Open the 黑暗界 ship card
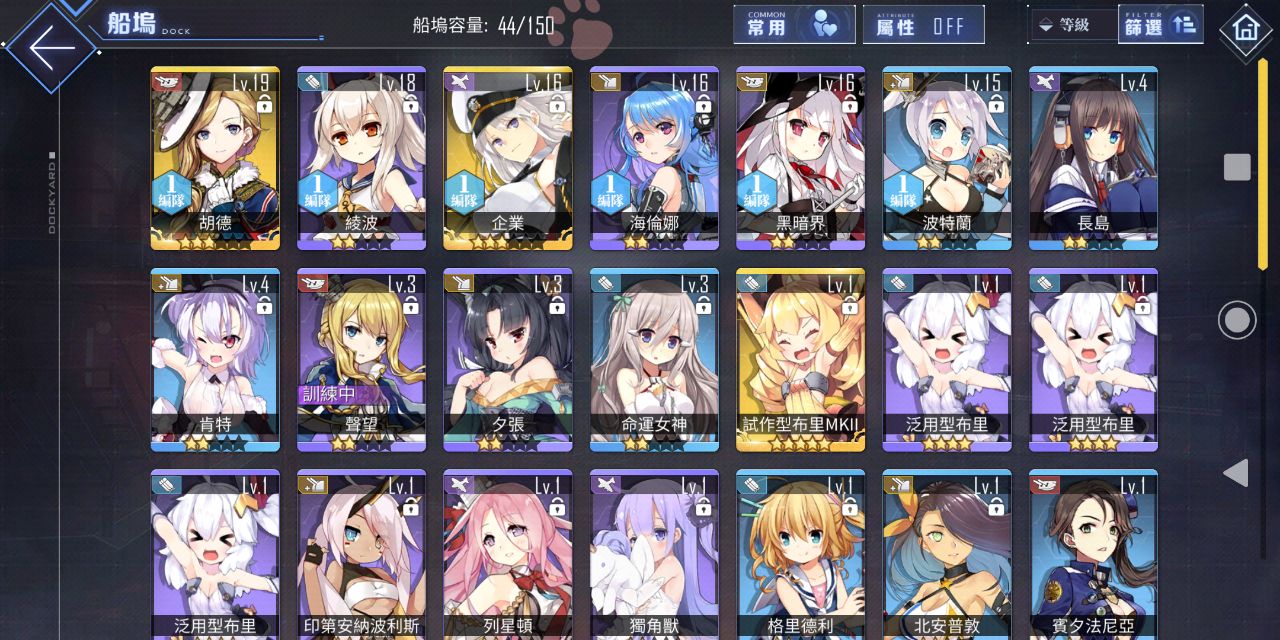Screen dimensions: 1280x640 801,158
